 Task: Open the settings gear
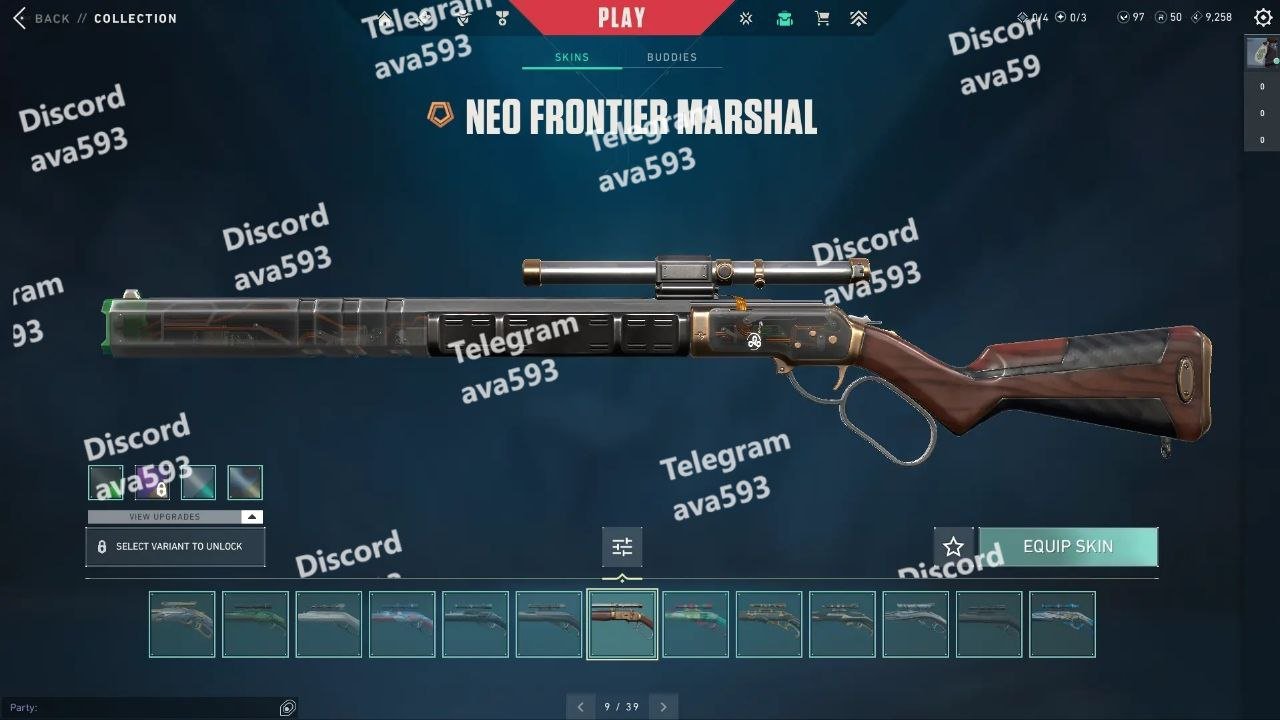click(x=1263, y=18)
